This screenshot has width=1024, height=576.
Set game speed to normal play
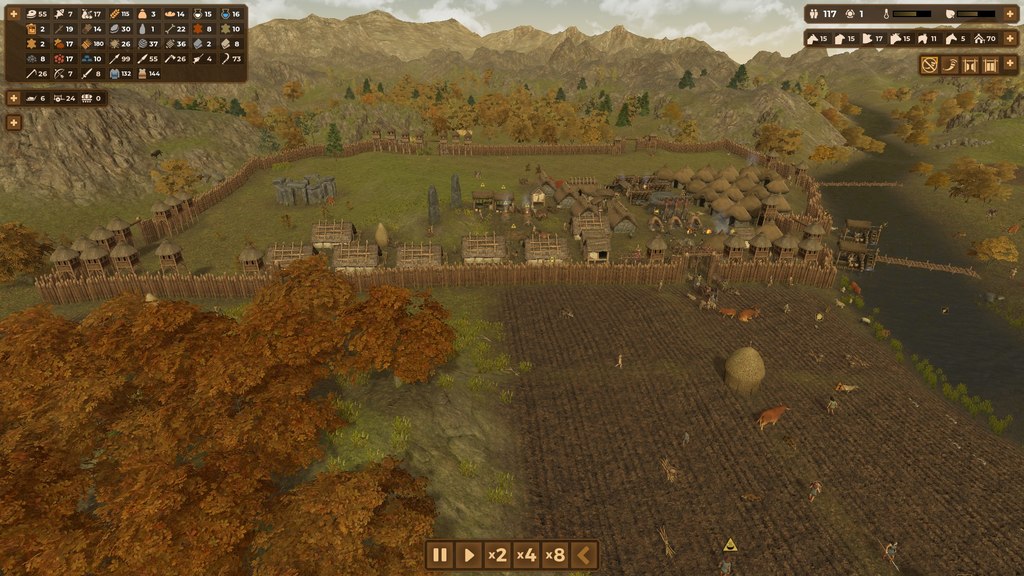(x=468, y=555)
